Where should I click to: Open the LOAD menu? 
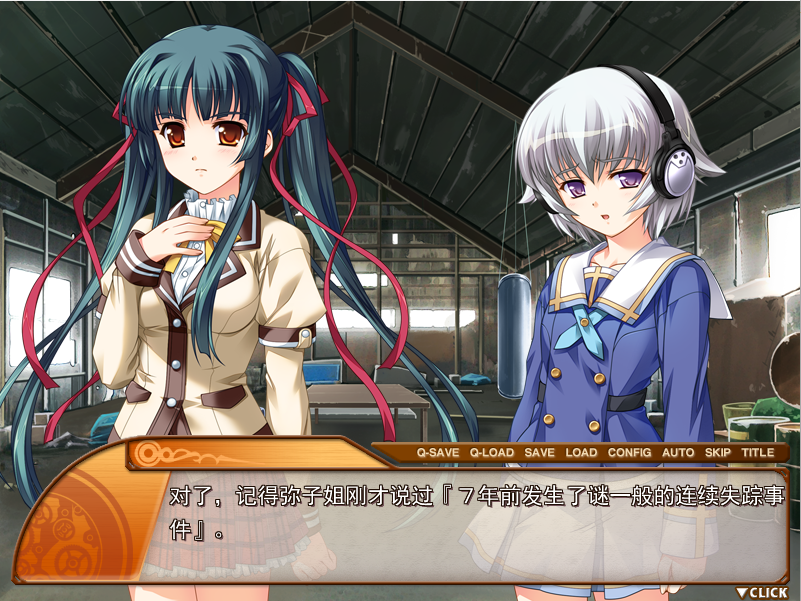pyautogui.click(x=581, y=453)
